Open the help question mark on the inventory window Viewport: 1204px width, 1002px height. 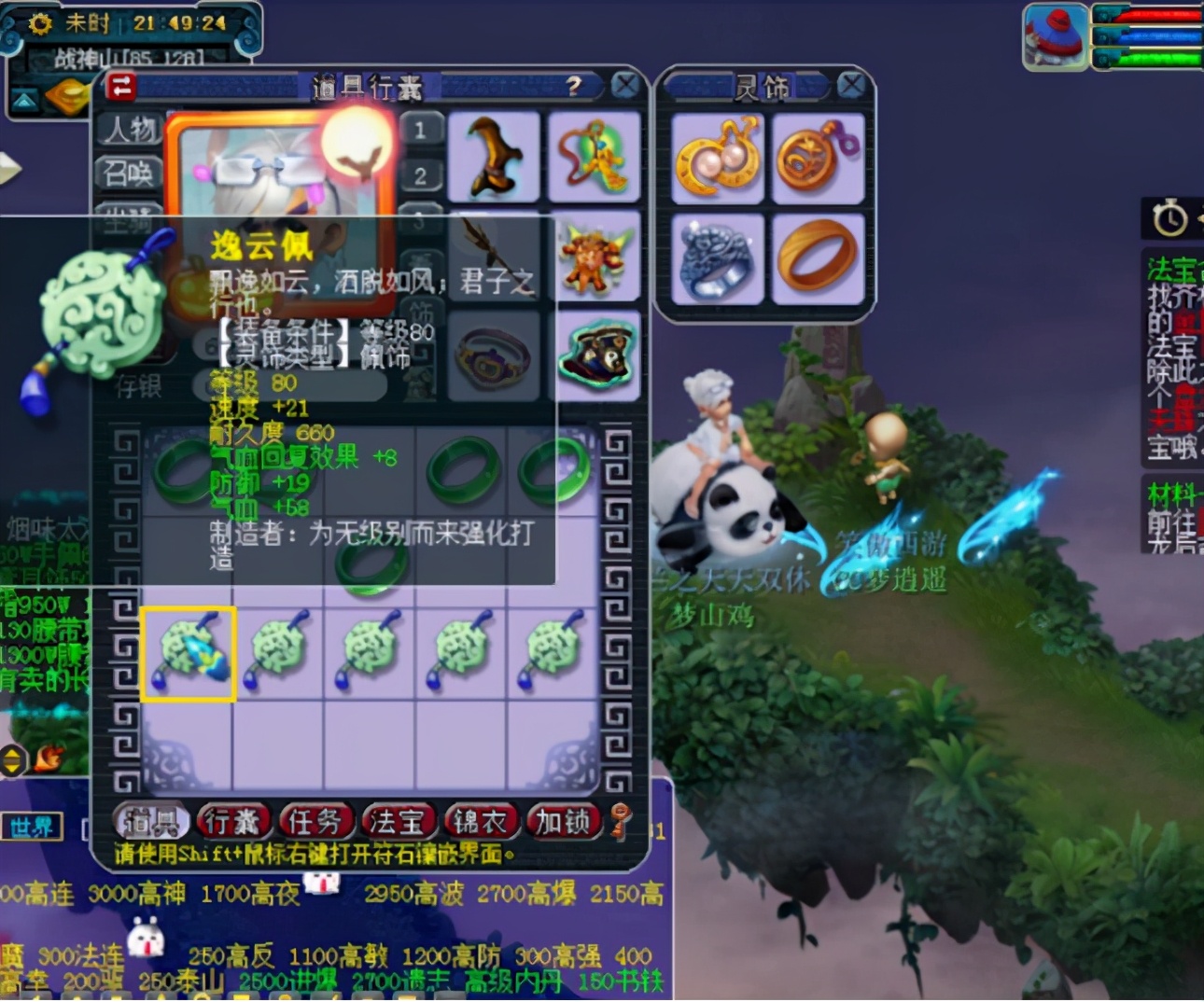[x=576, y=85]
